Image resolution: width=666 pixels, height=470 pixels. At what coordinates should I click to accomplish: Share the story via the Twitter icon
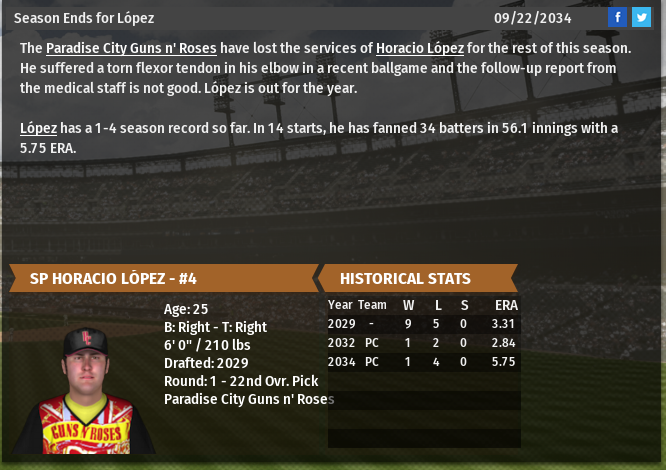pyautogui.click(x=641, y=17)
